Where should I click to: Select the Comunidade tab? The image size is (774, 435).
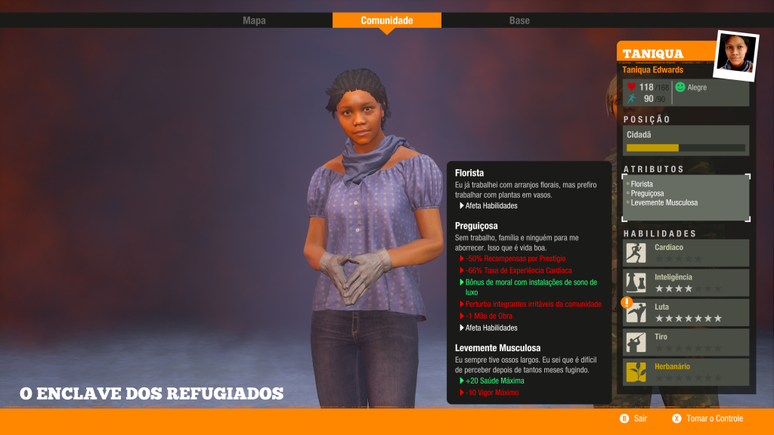point(386,20)
